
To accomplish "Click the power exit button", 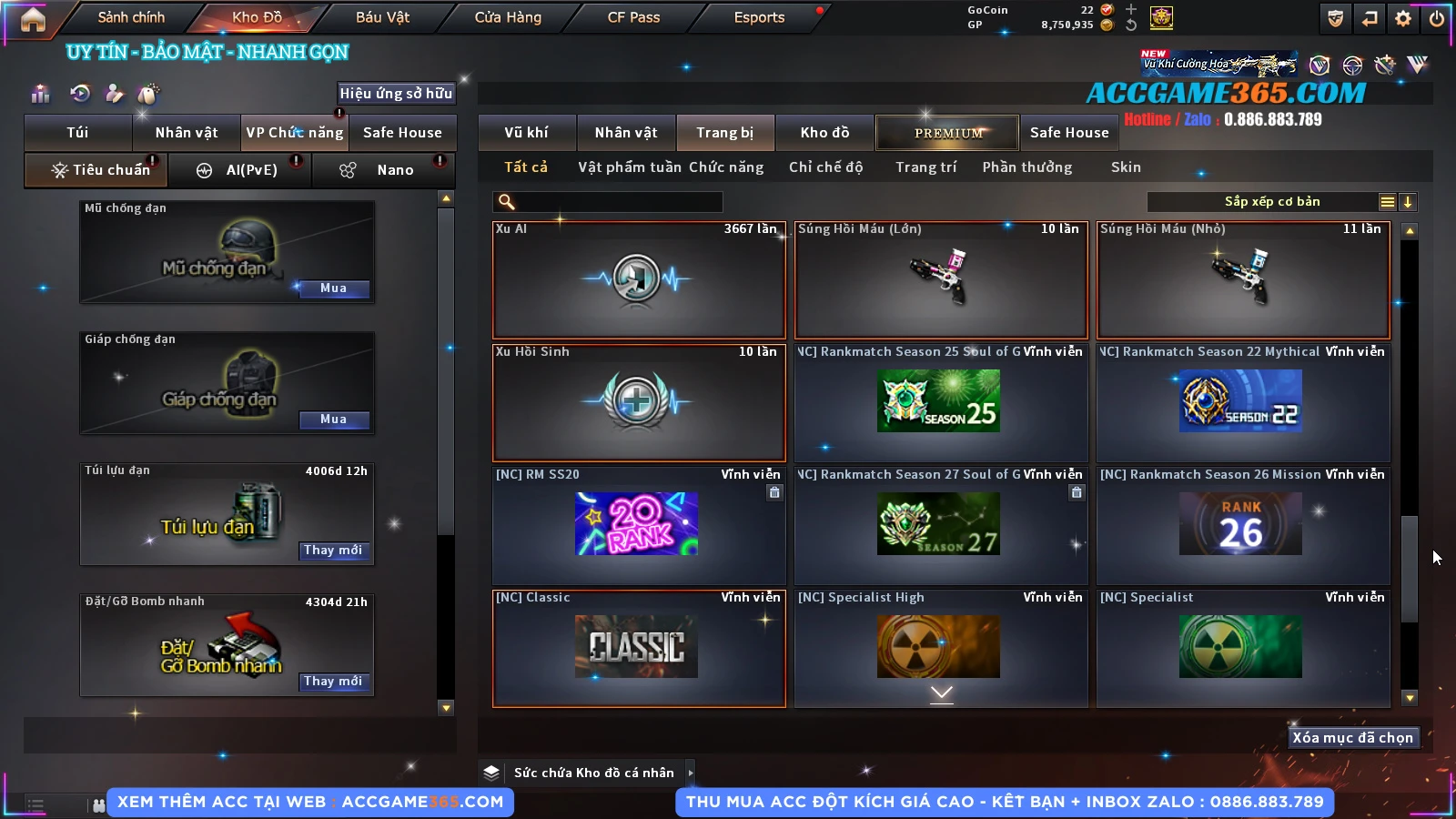I will [x=1437, y=18].
